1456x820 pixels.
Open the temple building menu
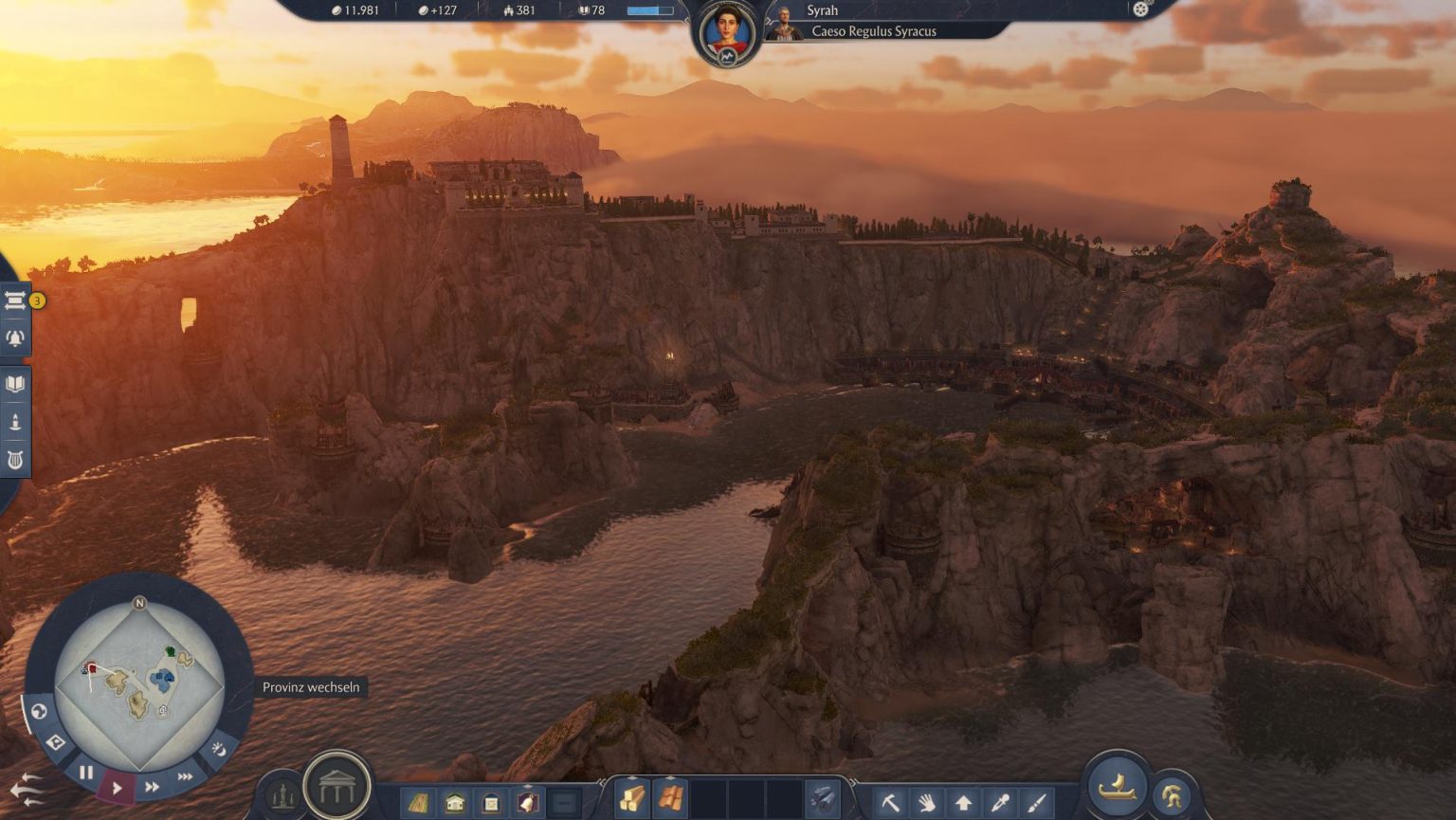pyautogui.click(x=337, y=786)
